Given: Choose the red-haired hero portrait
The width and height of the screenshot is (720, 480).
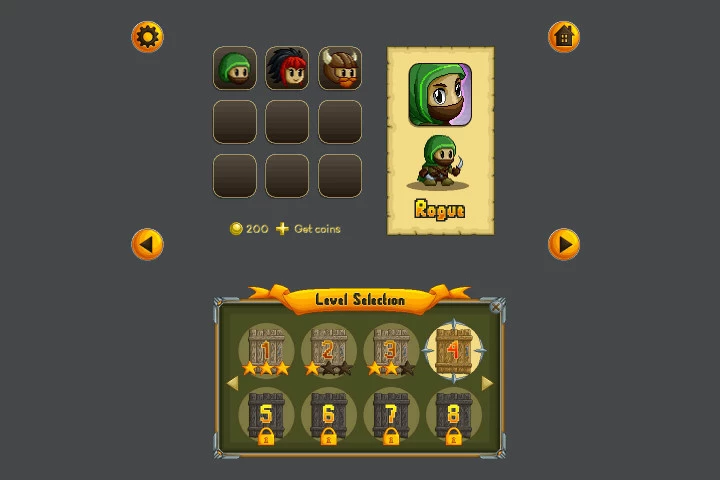Looking at the screenshot, I should (x=287, y=69).
